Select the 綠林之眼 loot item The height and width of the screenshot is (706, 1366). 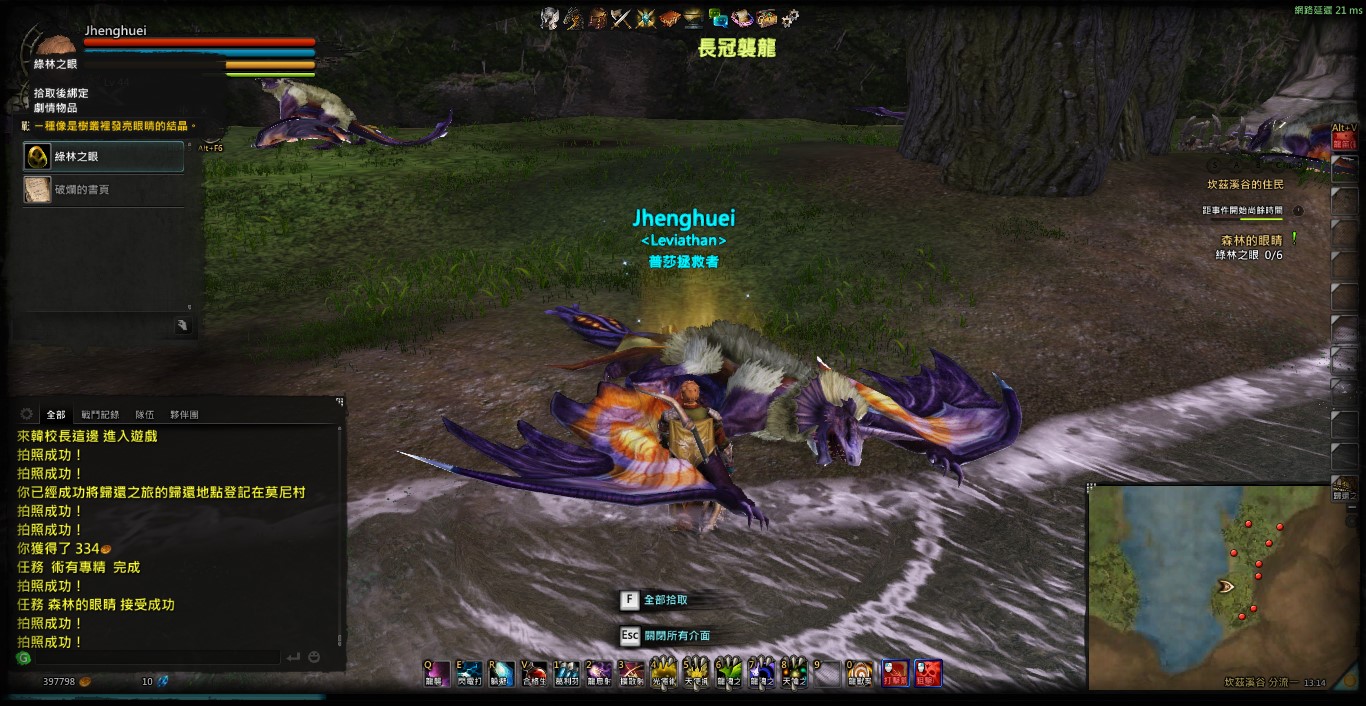tap(104, 157)
